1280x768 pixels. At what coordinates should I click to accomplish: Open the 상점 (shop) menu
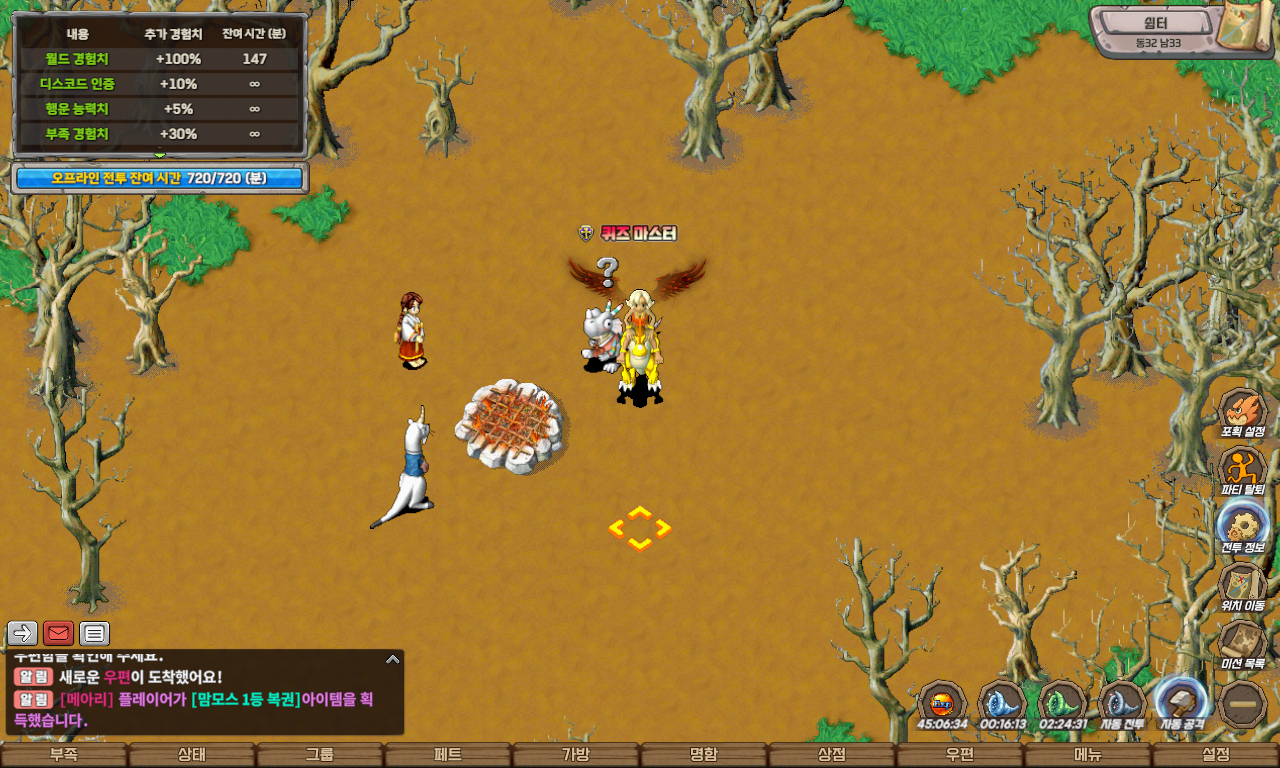point(832,755)
